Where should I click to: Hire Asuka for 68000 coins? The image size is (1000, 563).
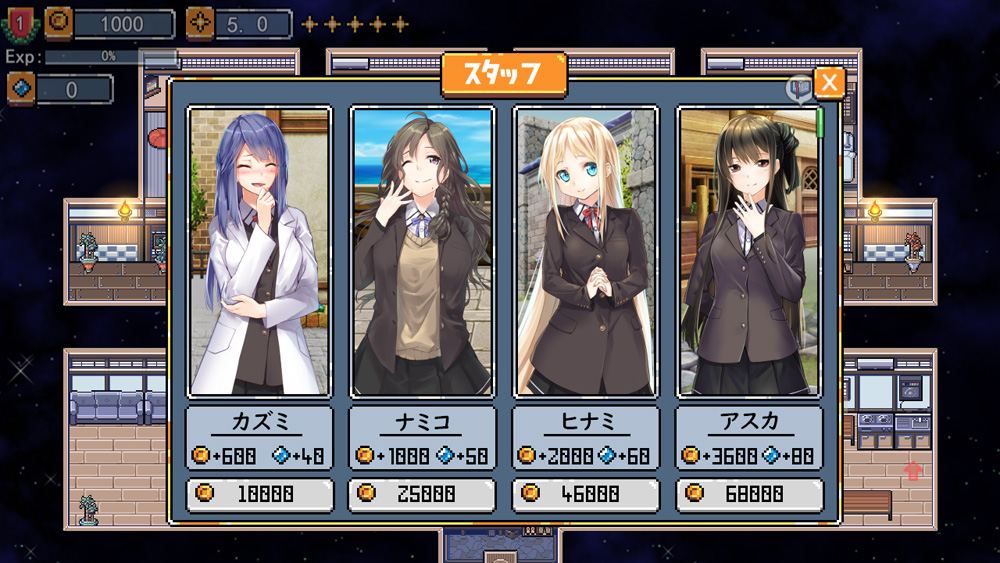pos(749,494)
